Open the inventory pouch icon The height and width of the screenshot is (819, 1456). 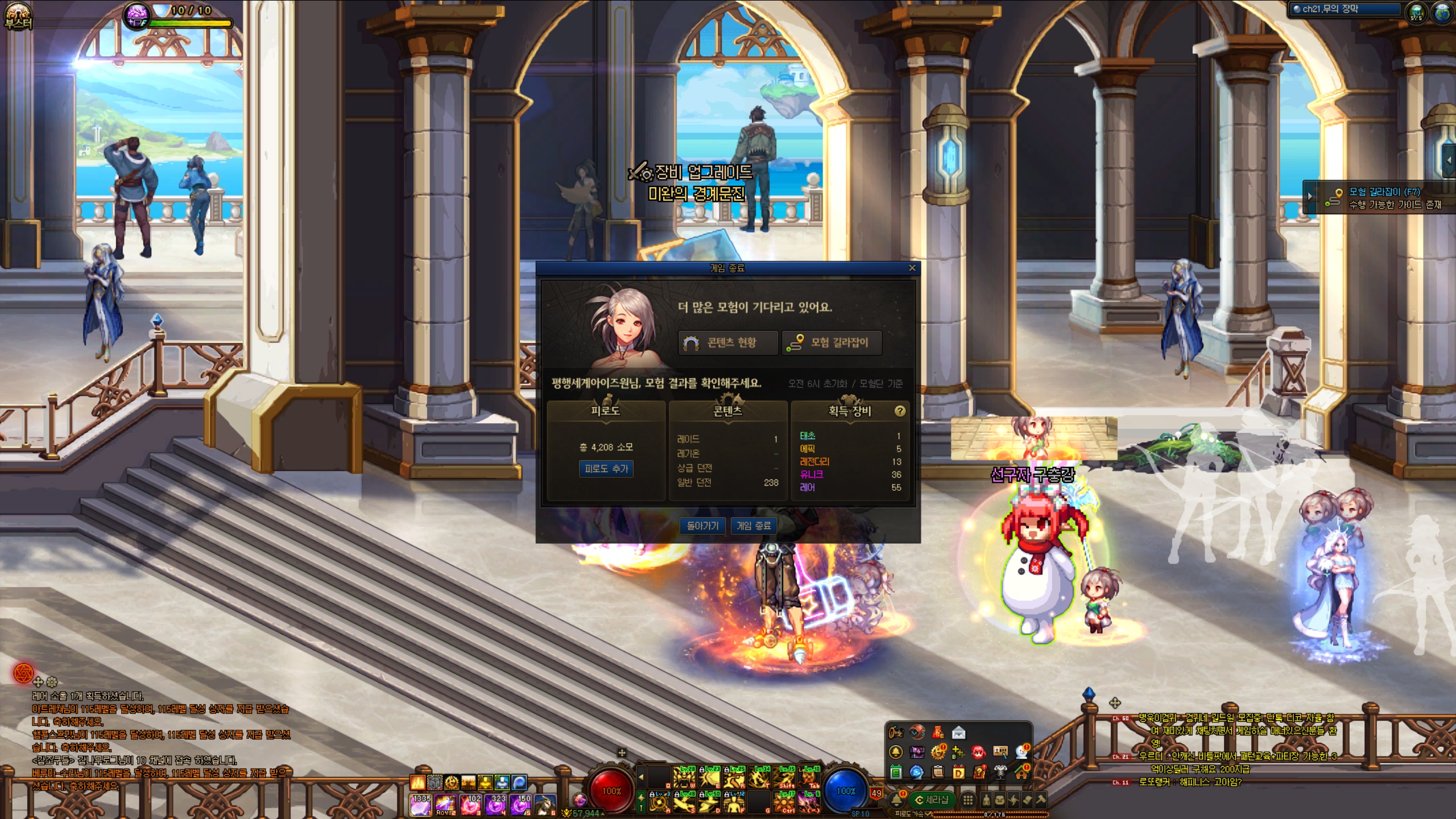pos(999,800)
